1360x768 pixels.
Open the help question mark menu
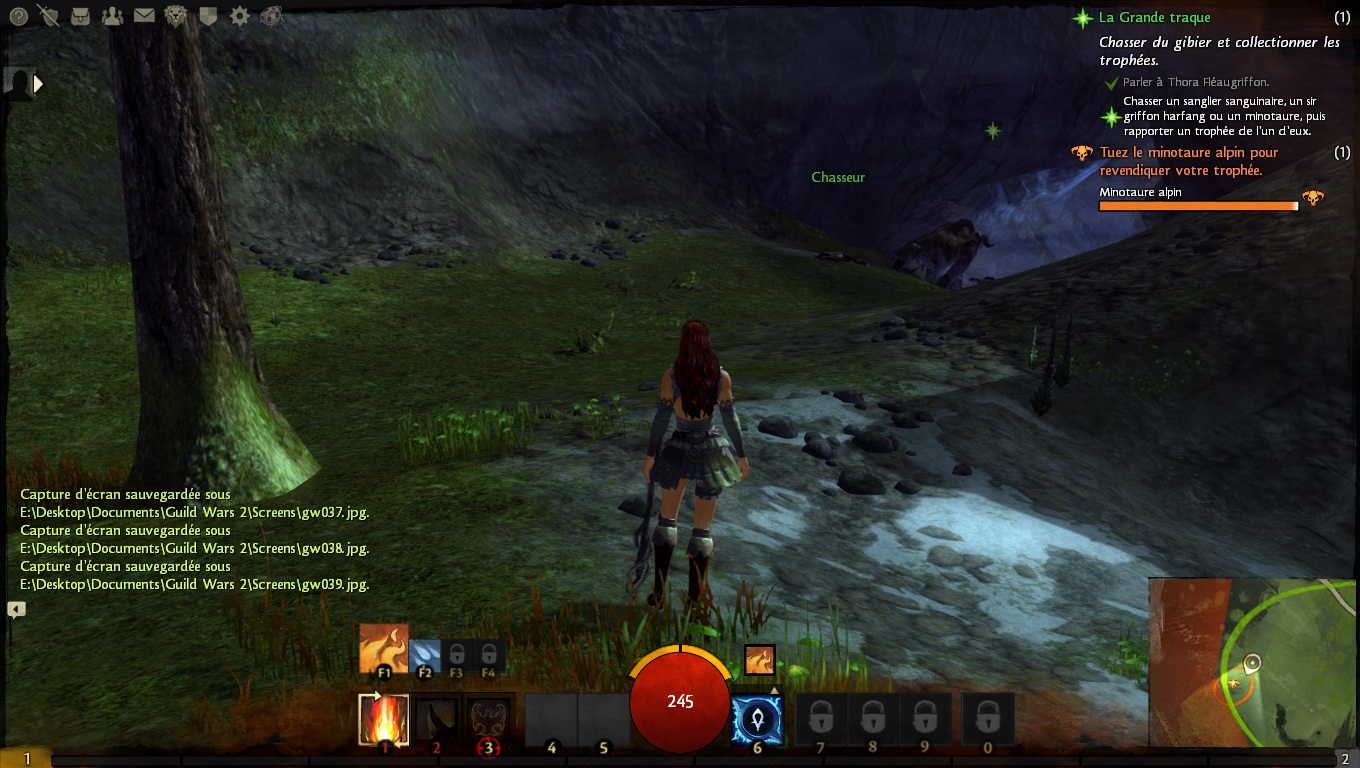(17, 16)
